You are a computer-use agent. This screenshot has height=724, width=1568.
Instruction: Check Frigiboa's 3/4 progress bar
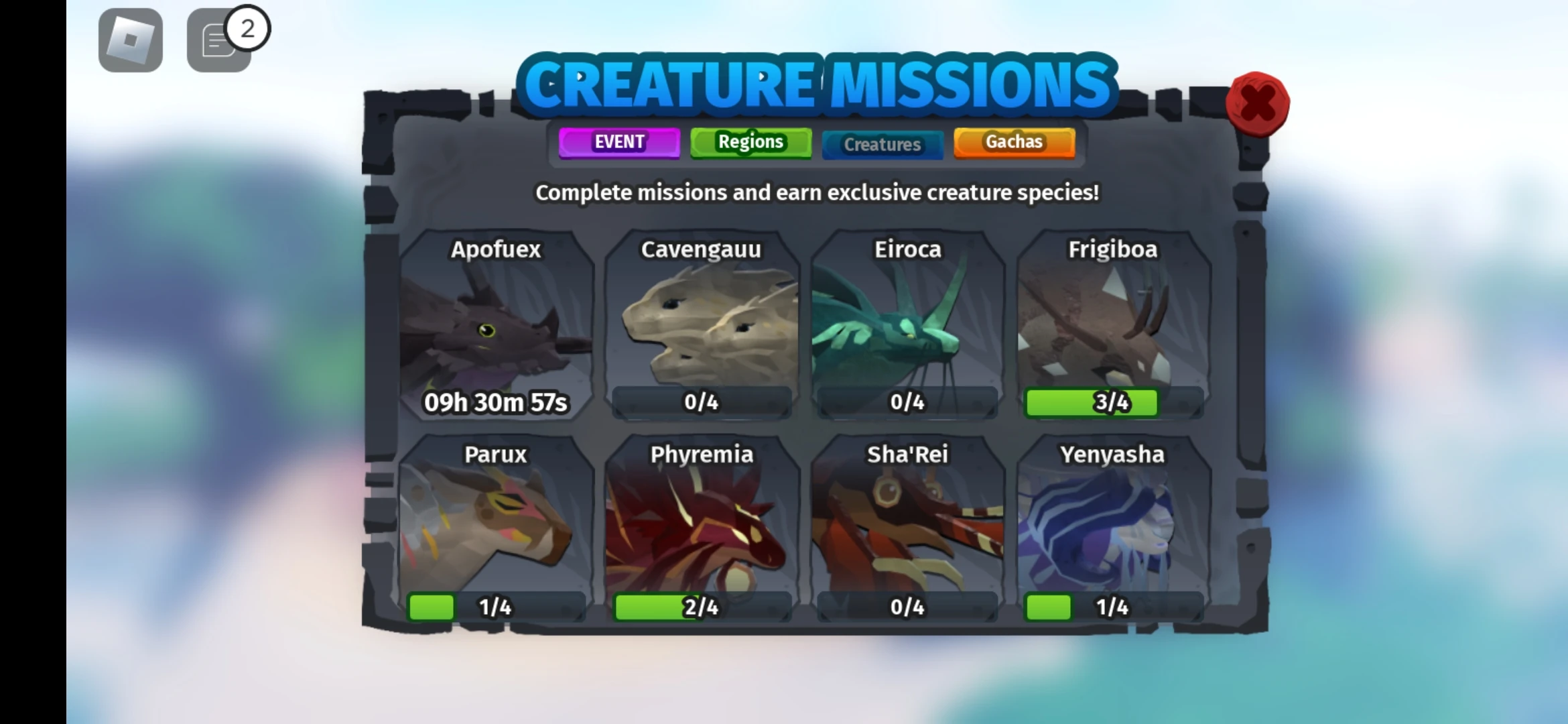[x=1112, y=402]
